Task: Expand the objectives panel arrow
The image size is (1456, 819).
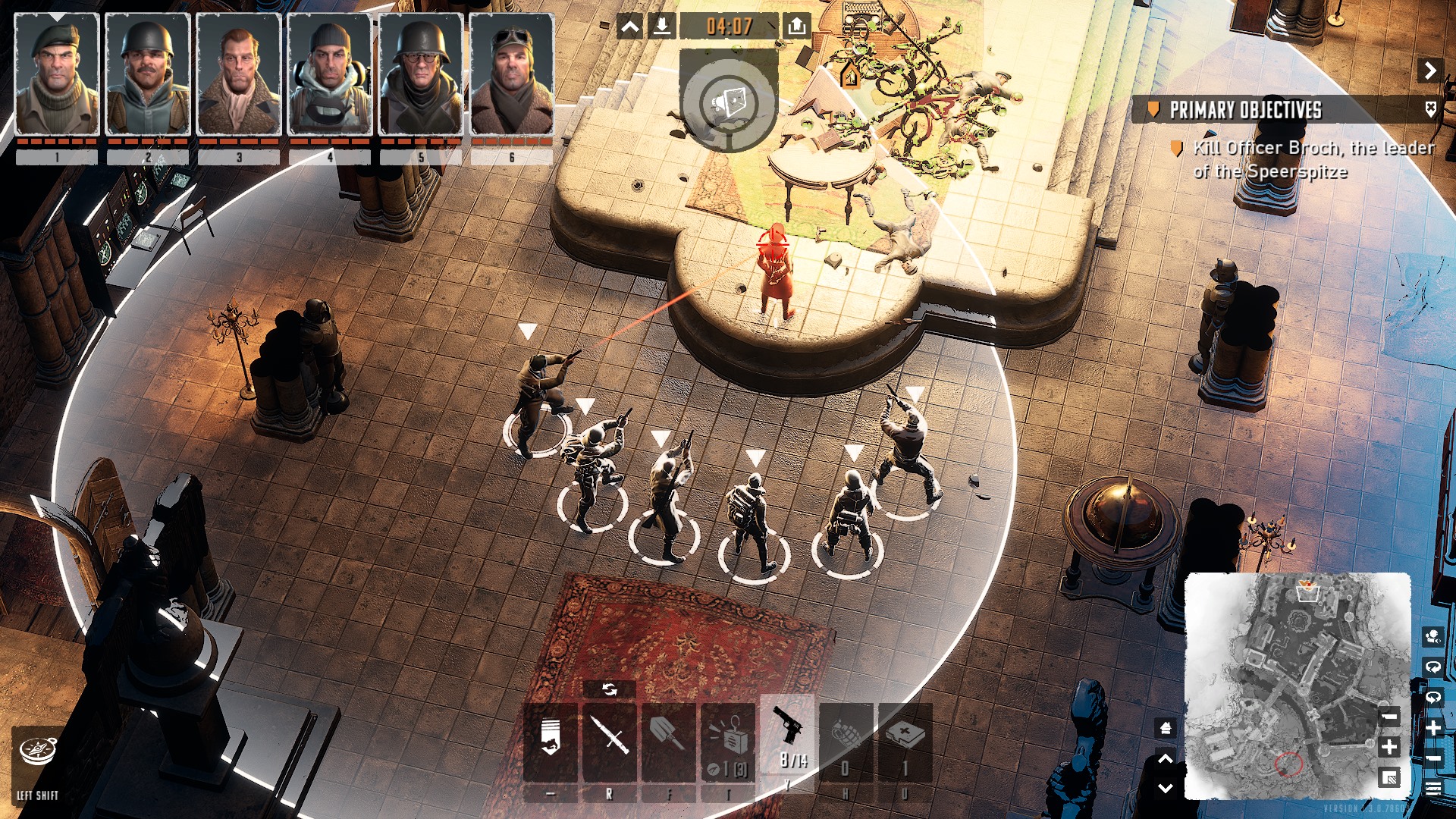Action: tap(1429, 71)
